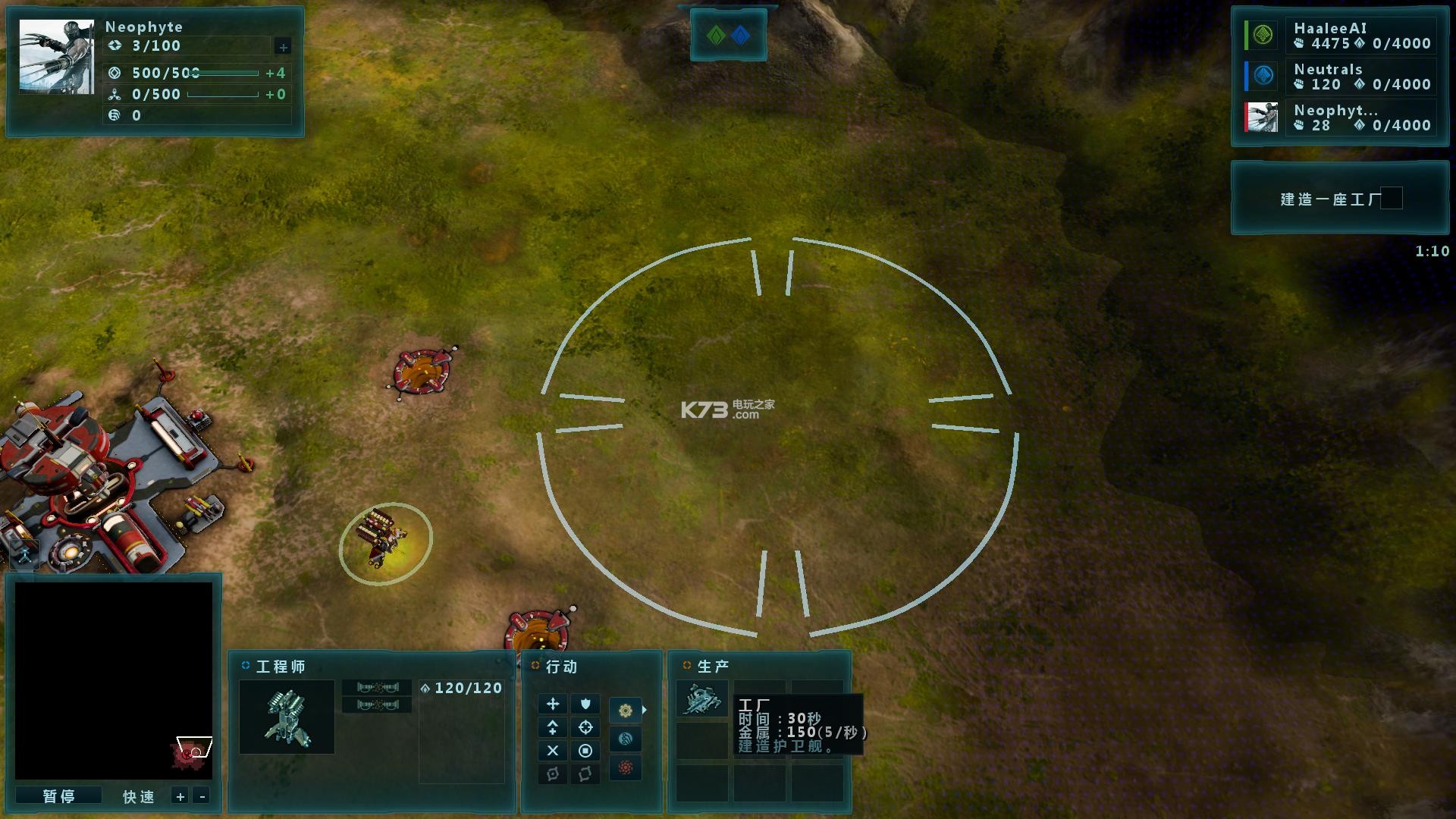Image resolution: width=1456 pixels, height=819 pixels.
Task: Click on the minimap
Action: coord(114,680)
